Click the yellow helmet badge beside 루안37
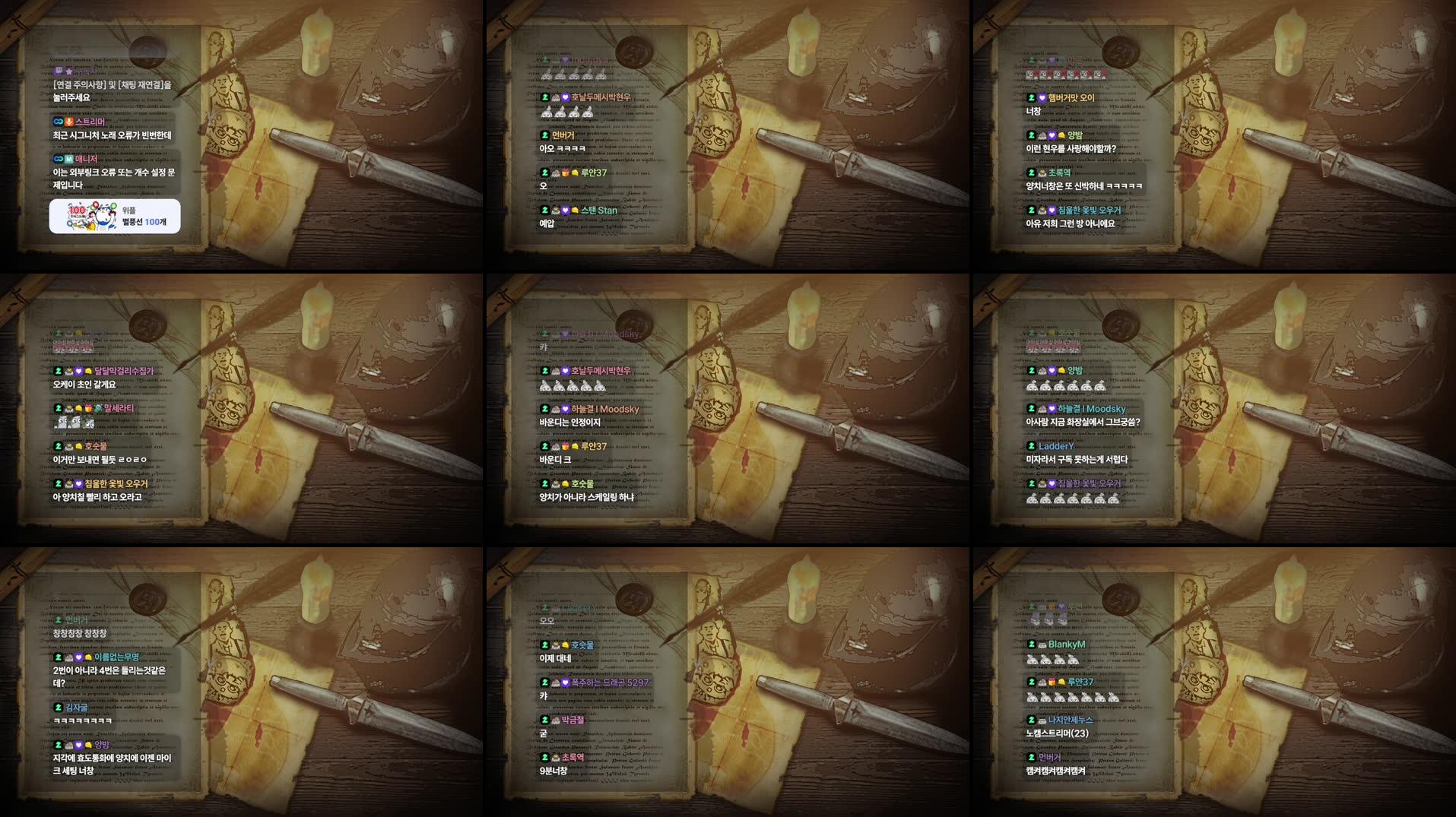Image resolution: width=1456 pixels, height=817 pixels. [x=576, y=173]
